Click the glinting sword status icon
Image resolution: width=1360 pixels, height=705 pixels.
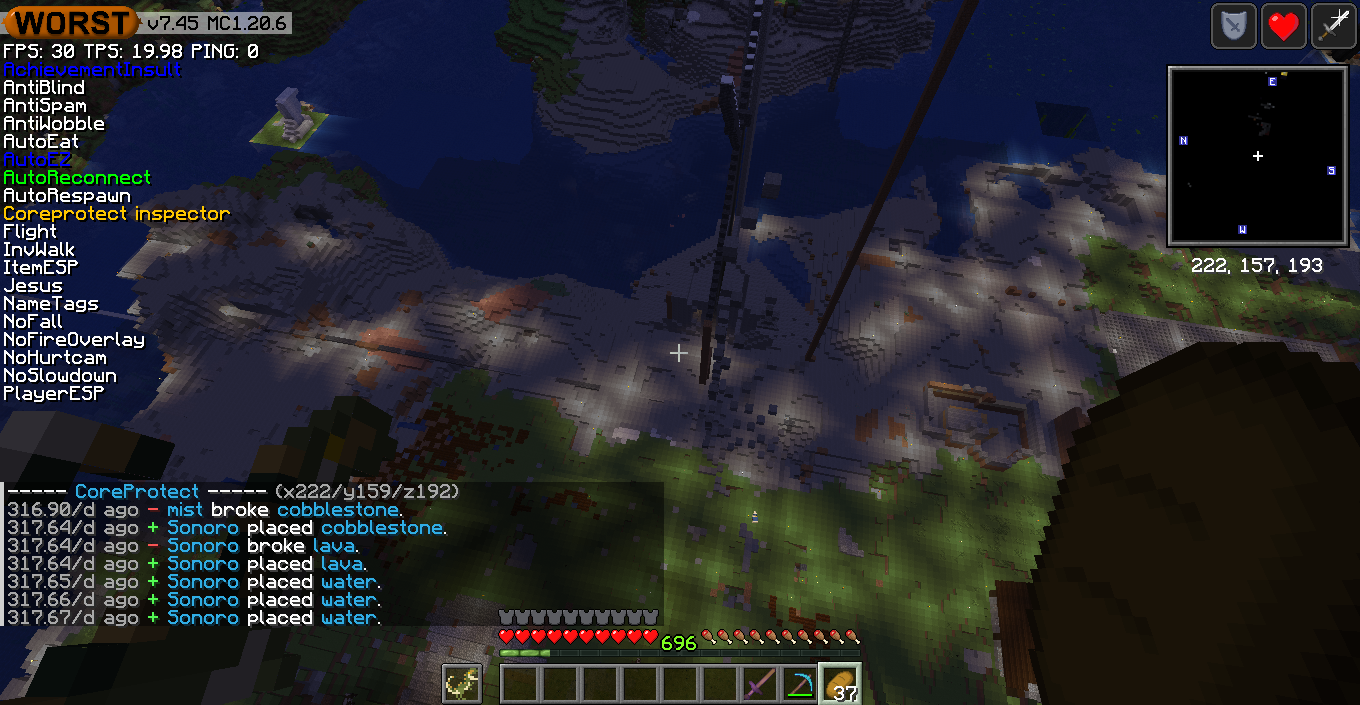(x=1332, y=26)
